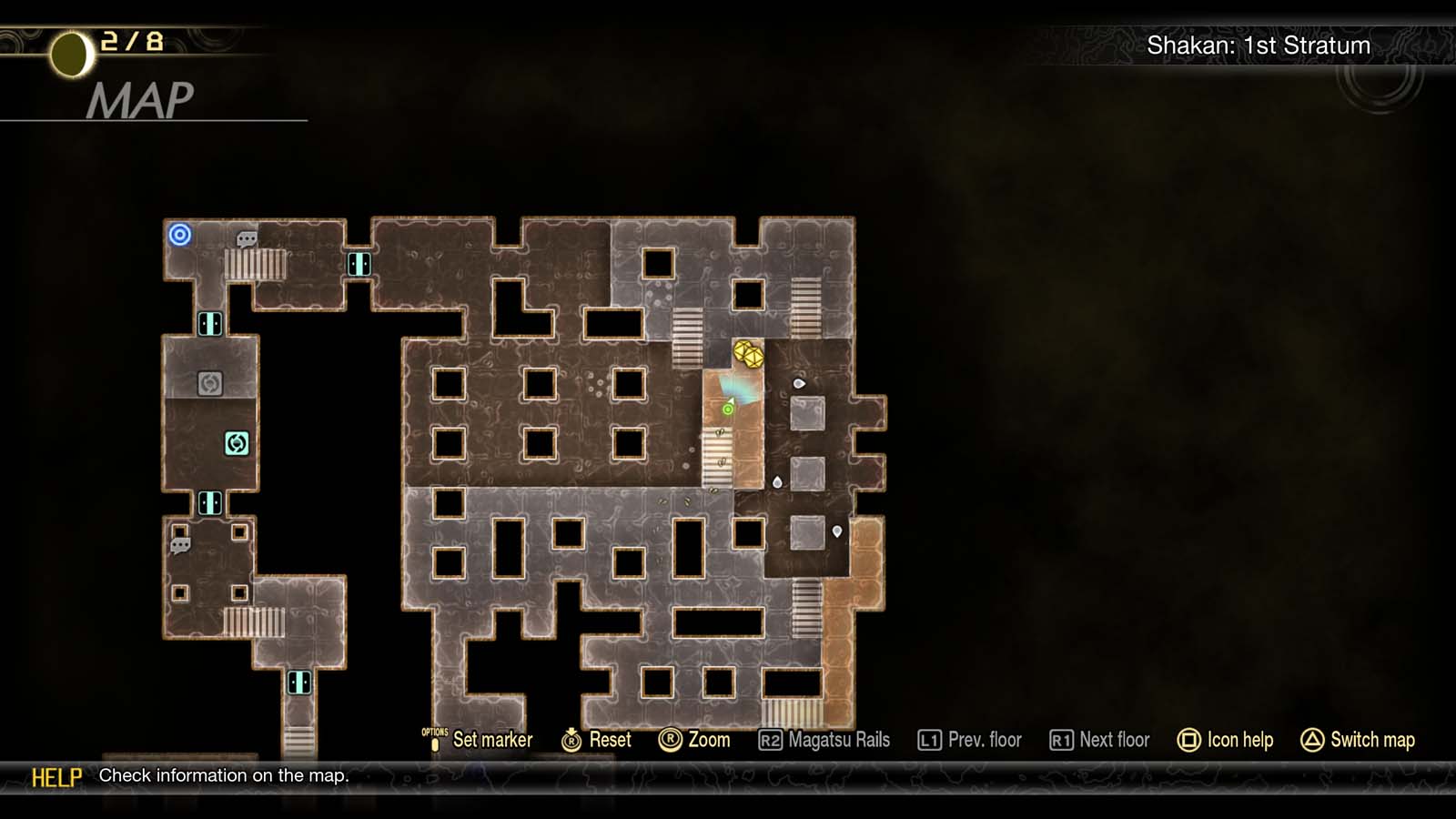This screenshot has height=819, width=1456.
Task: Zoom the map
Action: pos(697,740)
